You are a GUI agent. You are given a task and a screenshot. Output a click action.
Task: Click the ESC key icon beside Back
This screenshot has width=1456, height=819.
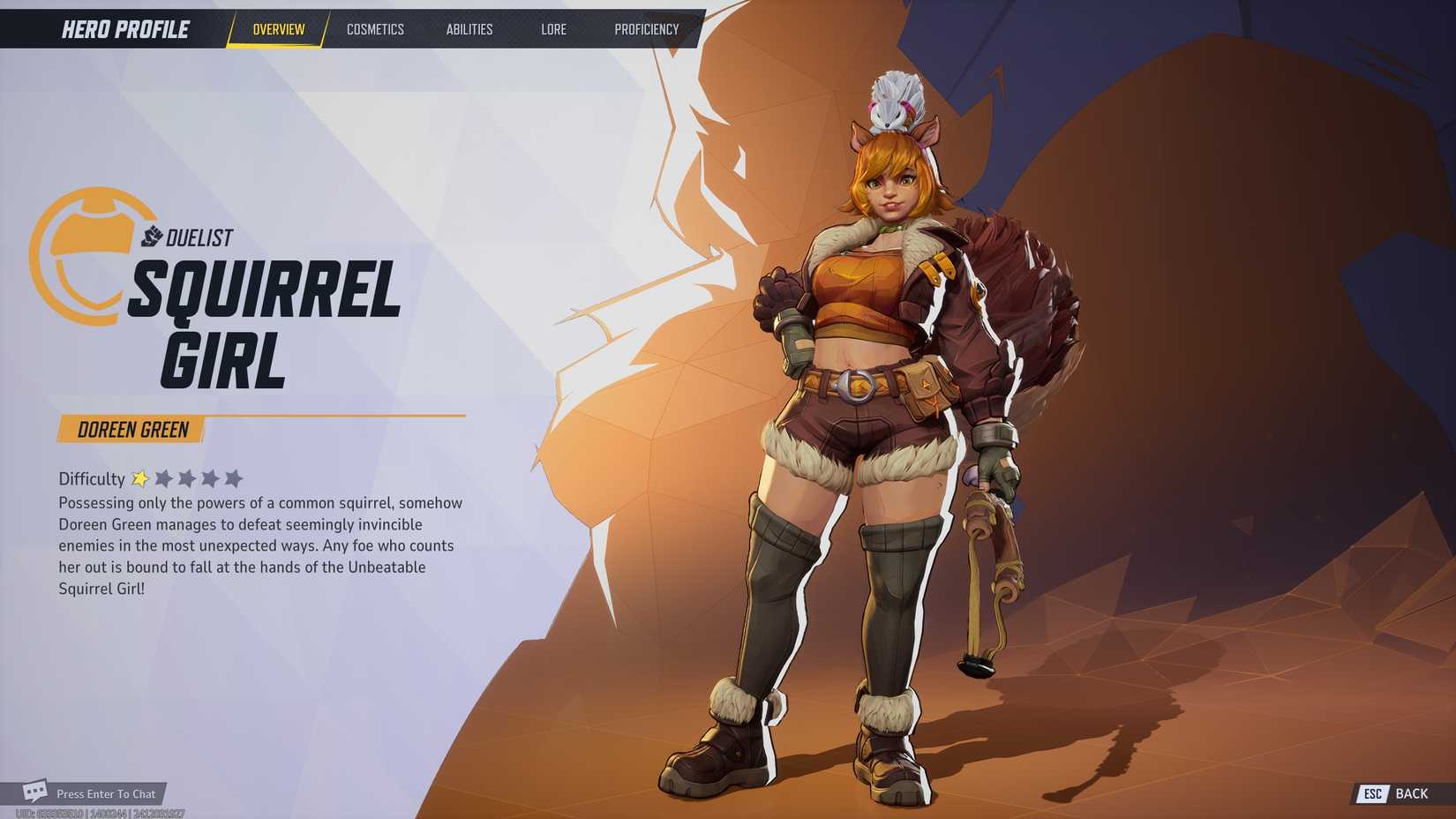(1373, 793)
